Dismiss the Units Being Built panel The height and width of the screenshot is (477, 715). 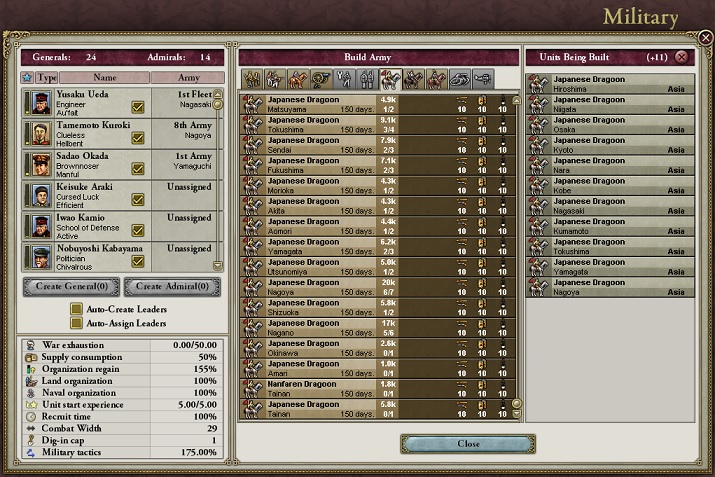(x=681, y=58)
